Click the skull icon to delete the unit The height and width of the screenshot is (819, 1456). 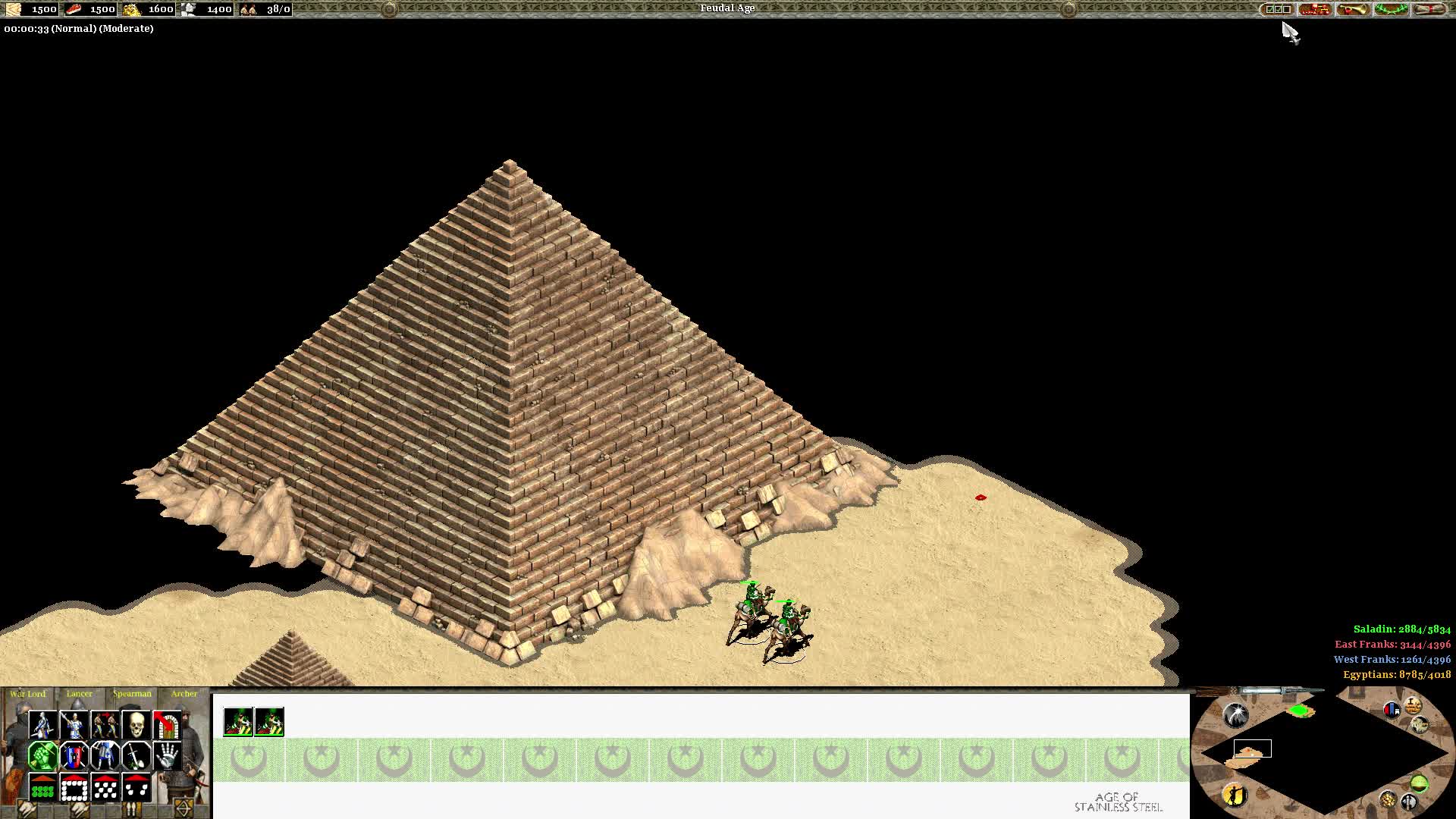136,724
